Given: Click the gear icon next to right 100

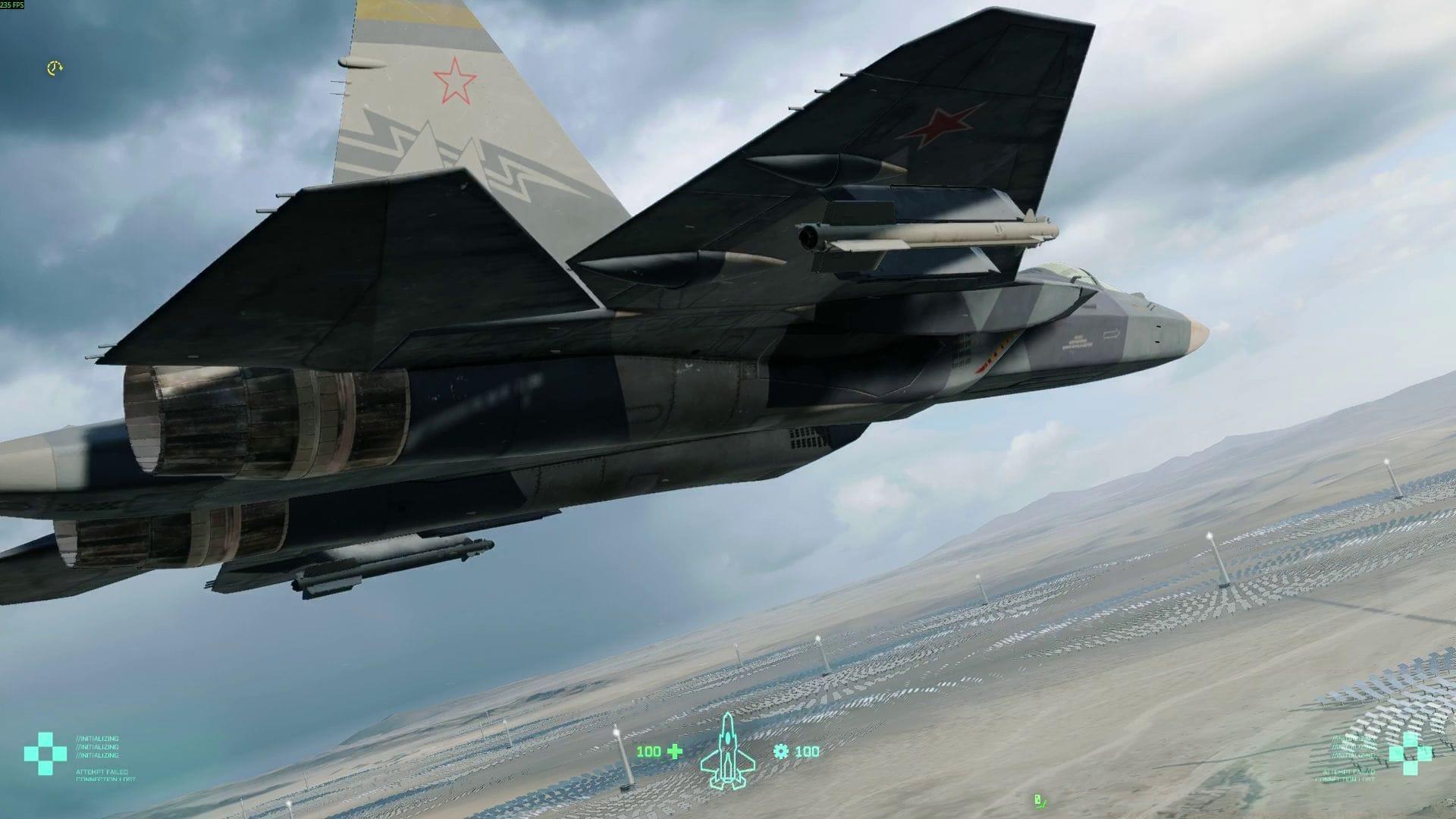Looking at the screenshot, I should 781,752.
